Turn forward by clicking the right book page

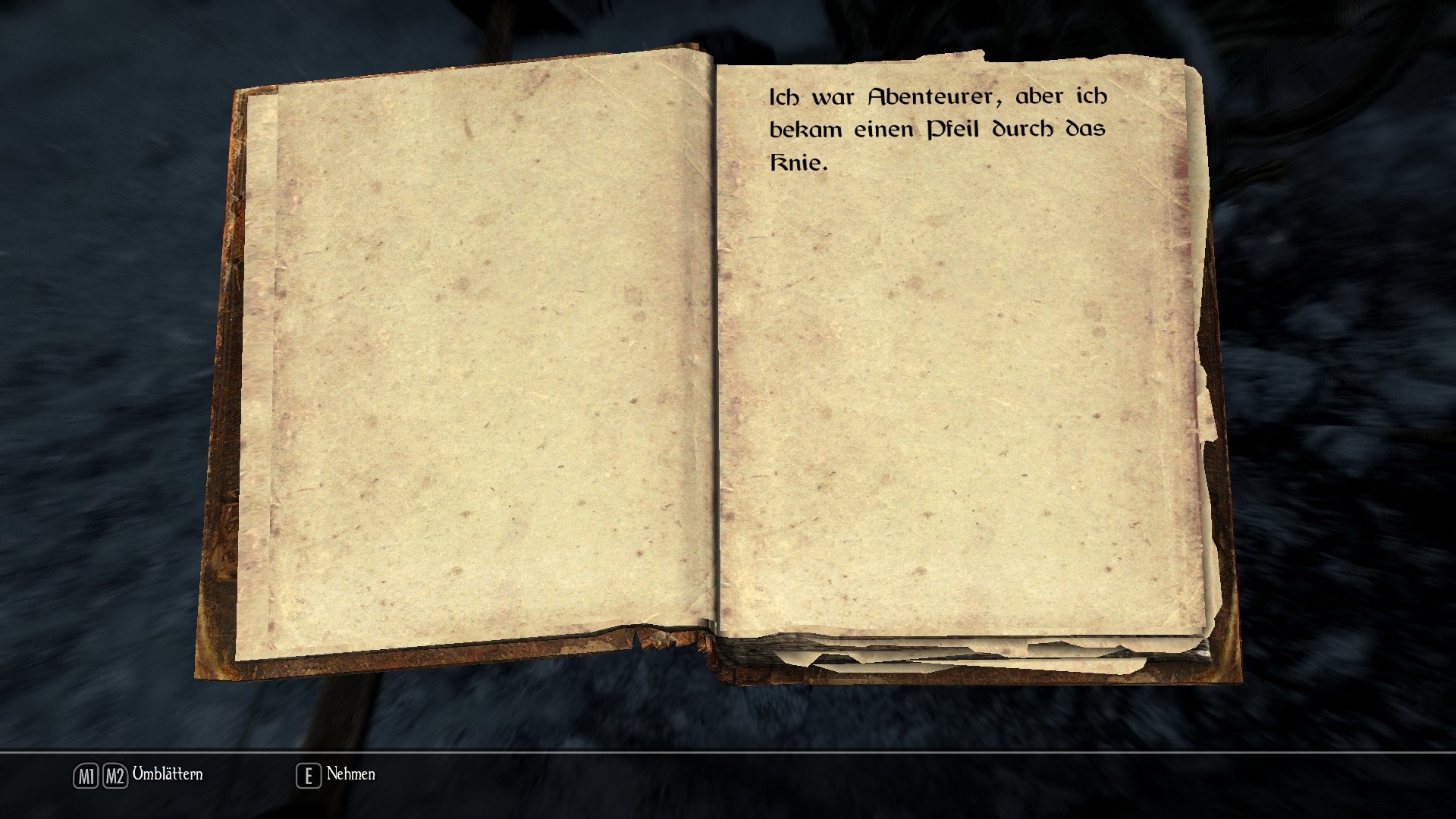point(959,379)
